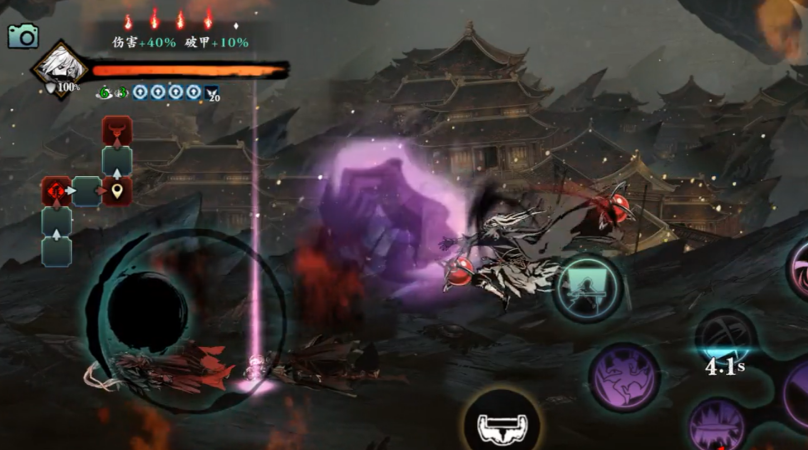
Task: Activate the purple spike-burst skill
Action: (x=718, y=423)
